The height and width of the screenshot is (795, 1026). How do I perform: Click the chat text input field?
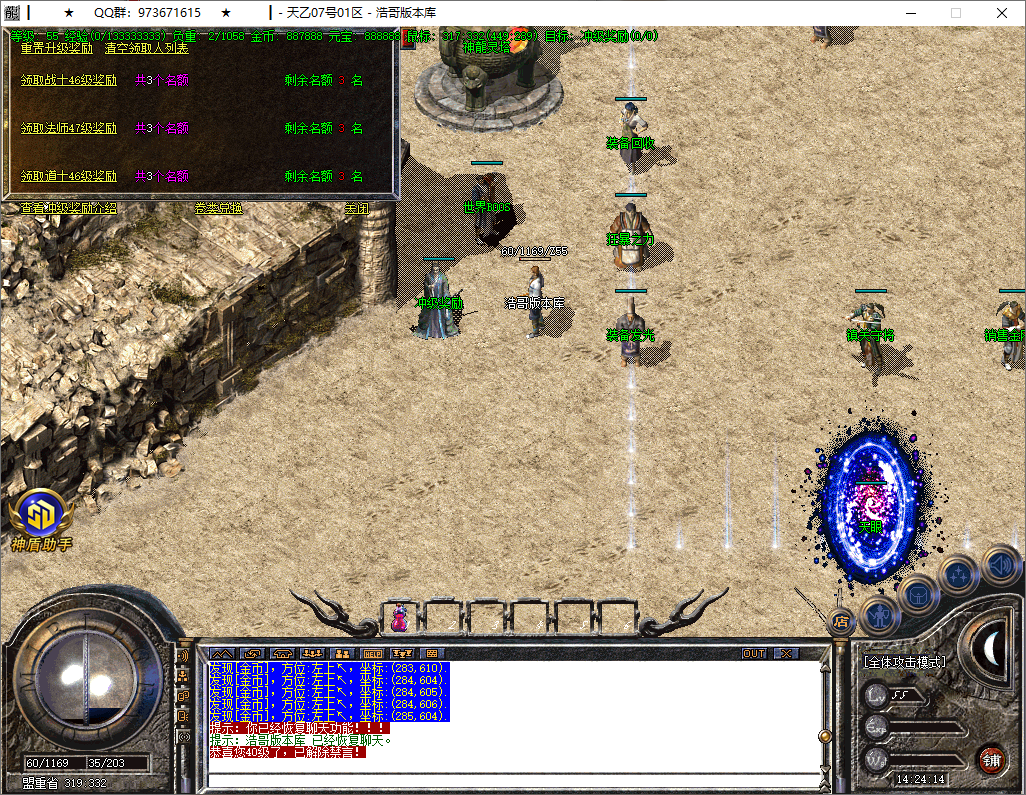click(510, 780)
